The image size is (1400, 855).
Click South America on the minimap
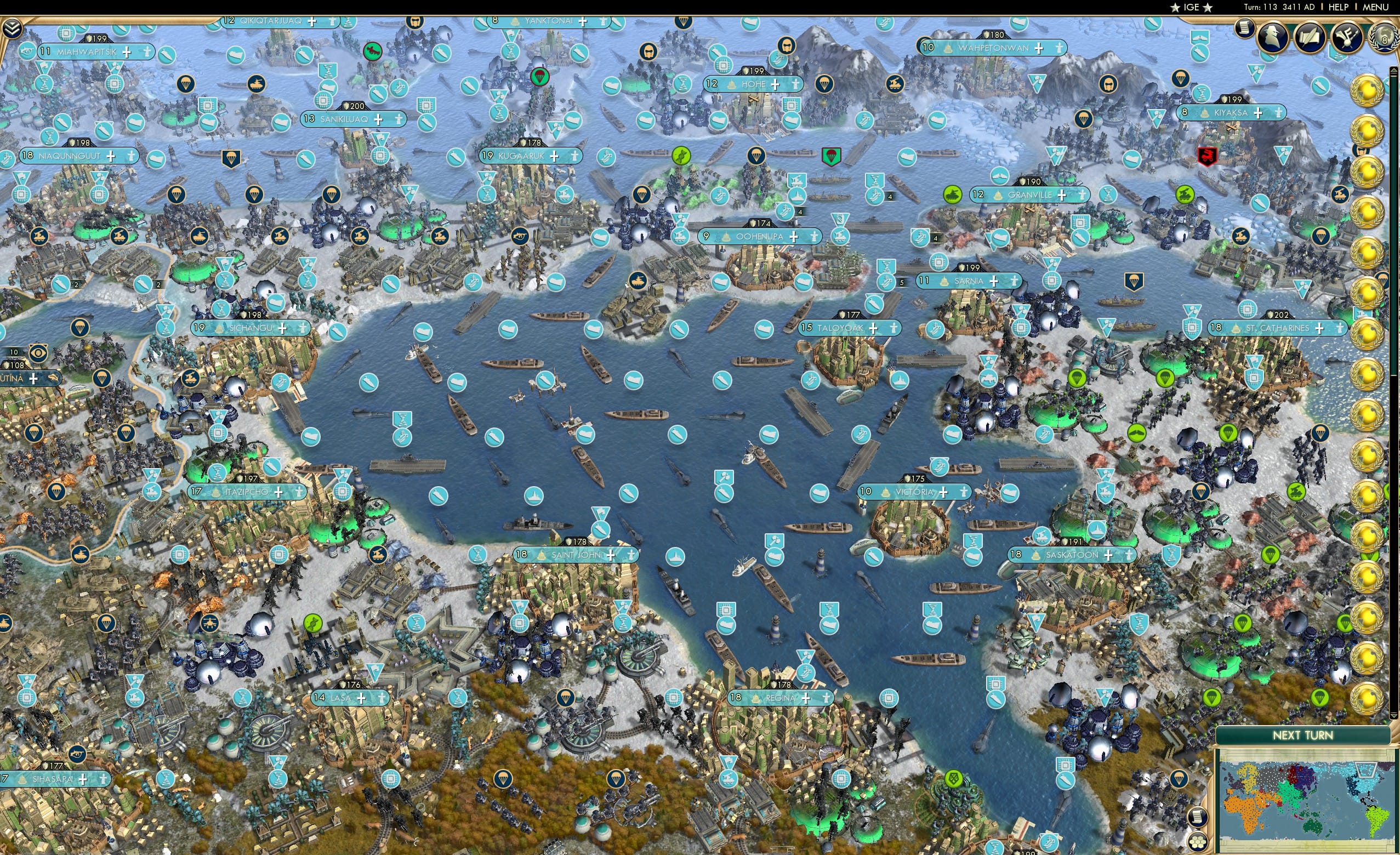tap(1375, 820)
